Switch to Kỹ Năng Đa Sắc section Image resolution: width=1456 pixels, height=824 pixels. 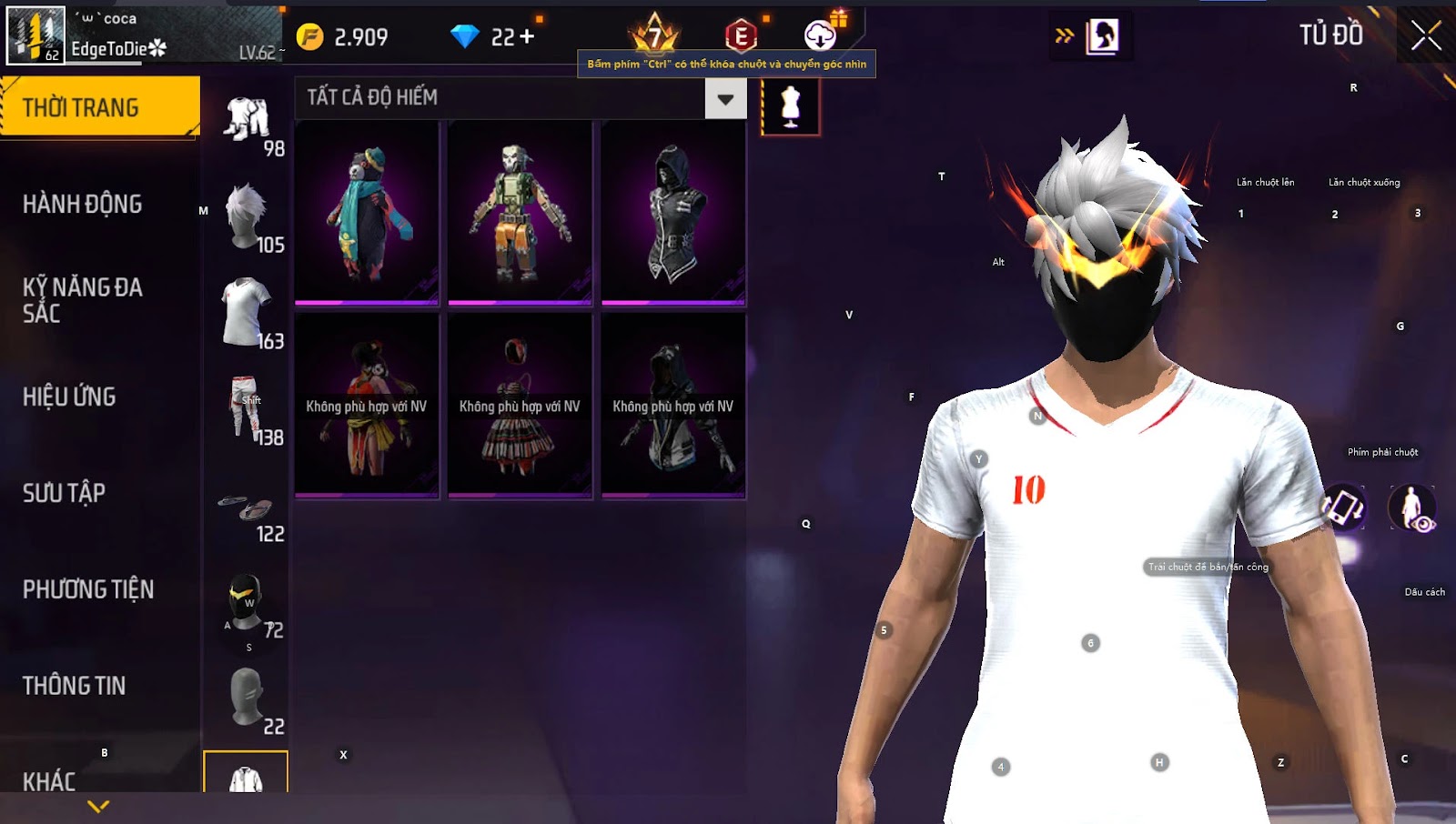coord(83,300)
